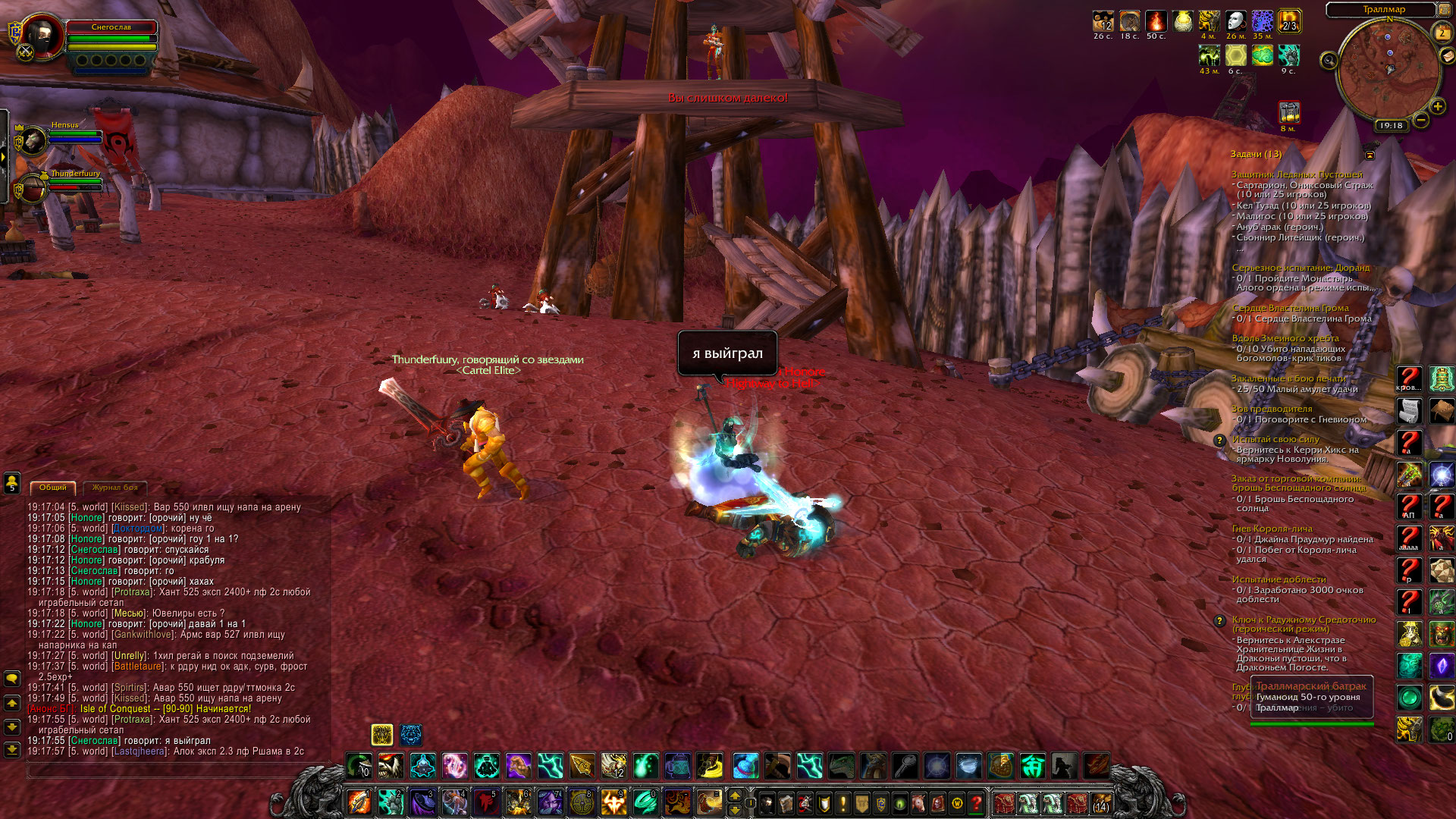1456x819 pixels.
Task: Zoom out the minimap with minus button
Action: [1421, 120]
